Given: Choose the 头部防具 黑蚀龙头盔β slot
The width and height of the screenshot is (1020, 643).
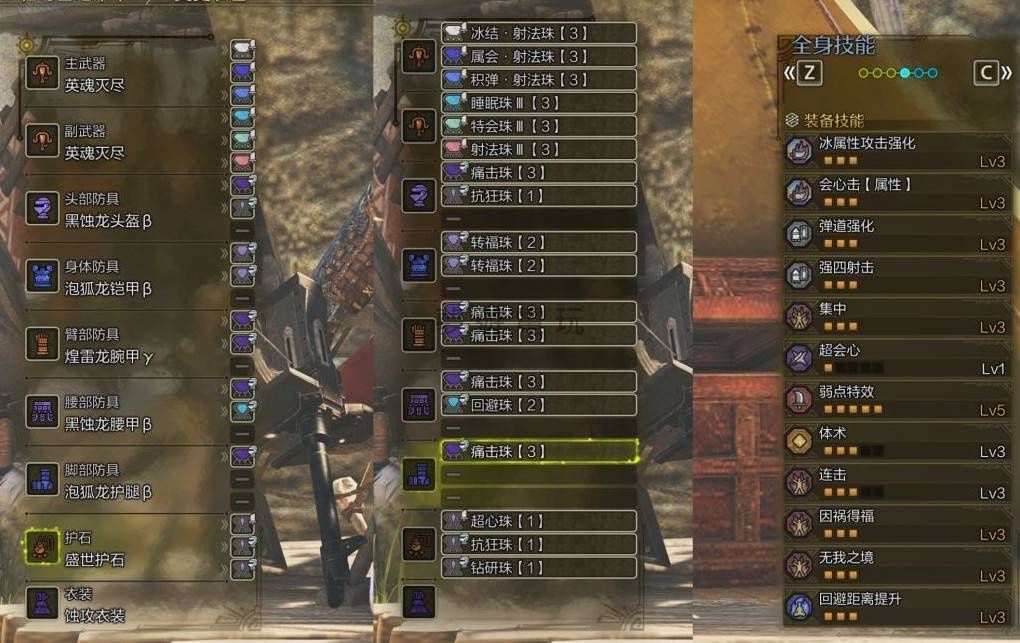Looking at the screenshot, I should (x=120, y=210).
